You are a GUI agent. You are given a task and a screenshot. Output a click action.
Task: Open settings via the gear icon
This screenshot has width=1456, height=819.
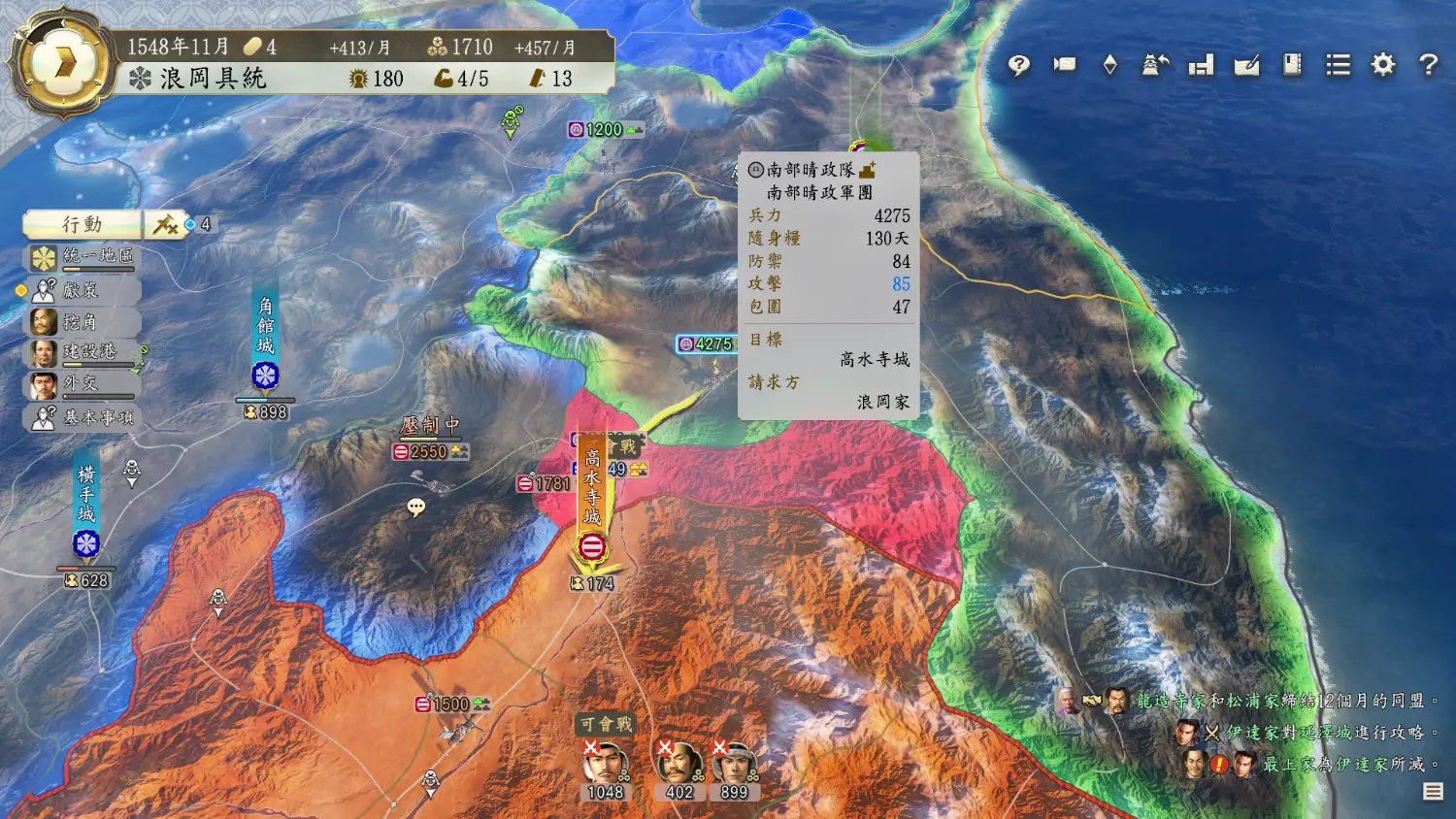pyautogui.click(x=1383, y=65)
